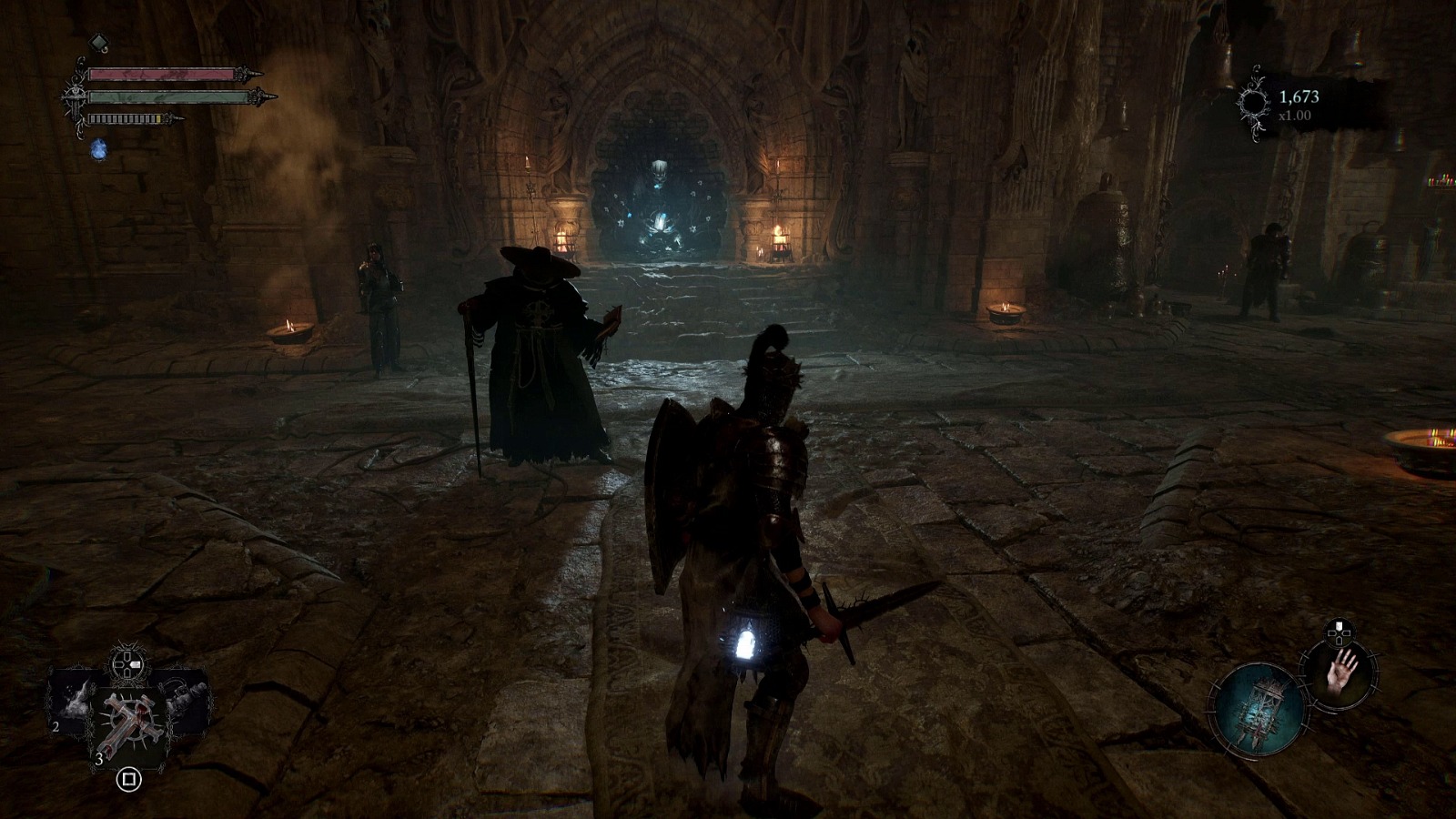Click the red health bar at the top-left
1456x819 pixels.
pyautogui.click(x=160, y=74)
